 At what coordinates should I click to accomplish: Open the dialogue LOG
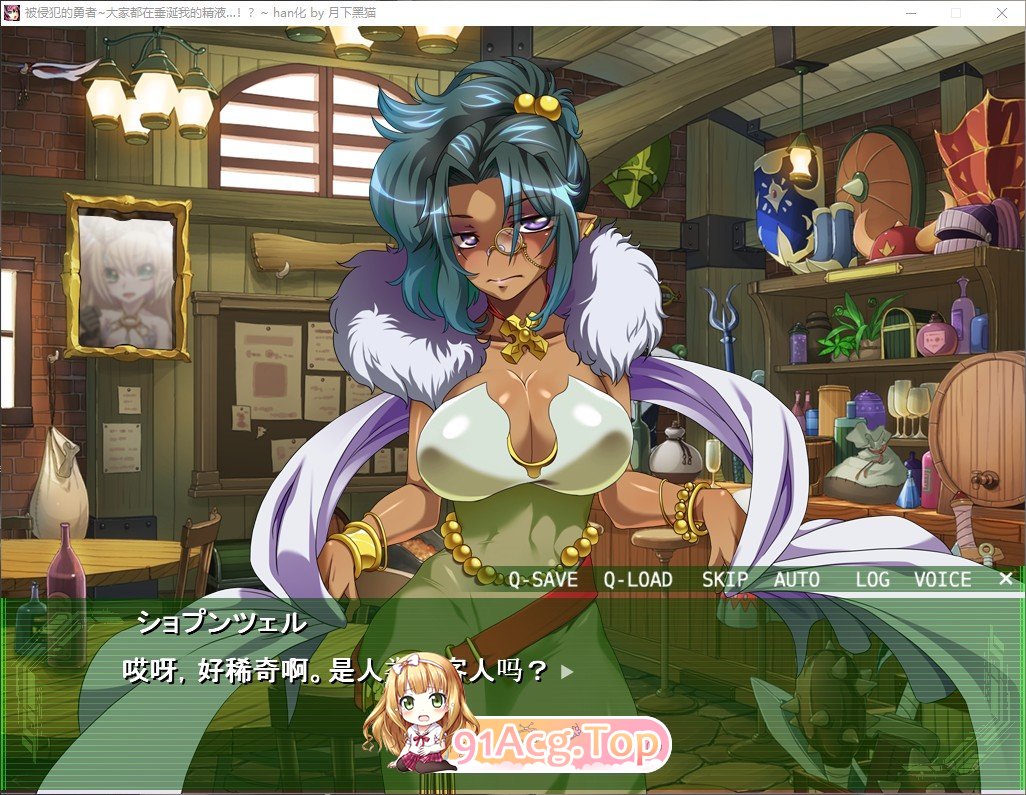(x=872, y=580)
